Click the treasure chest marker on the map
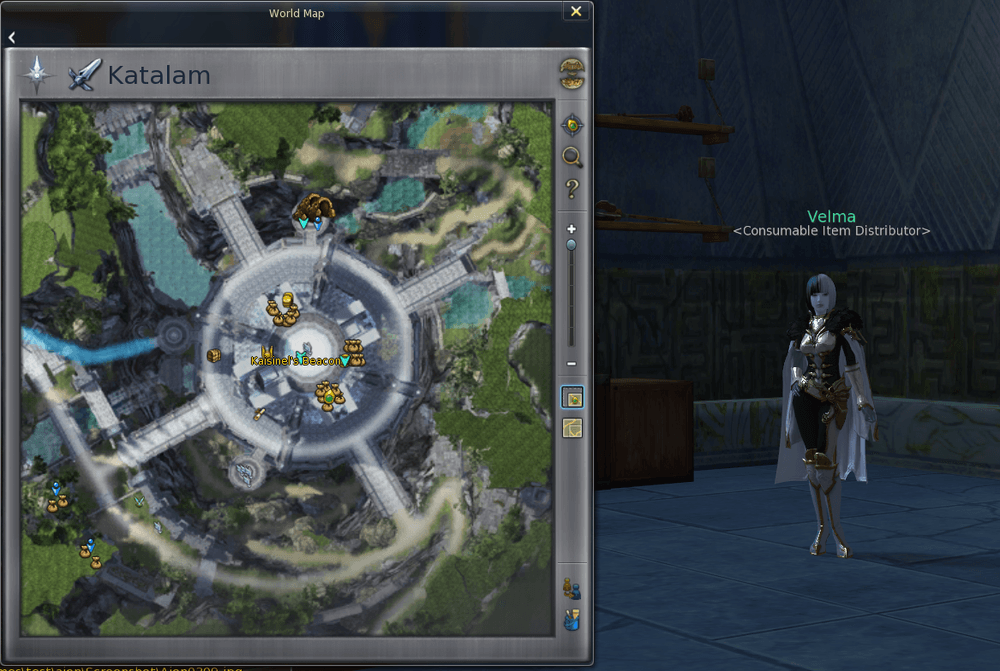 (214, 355)
